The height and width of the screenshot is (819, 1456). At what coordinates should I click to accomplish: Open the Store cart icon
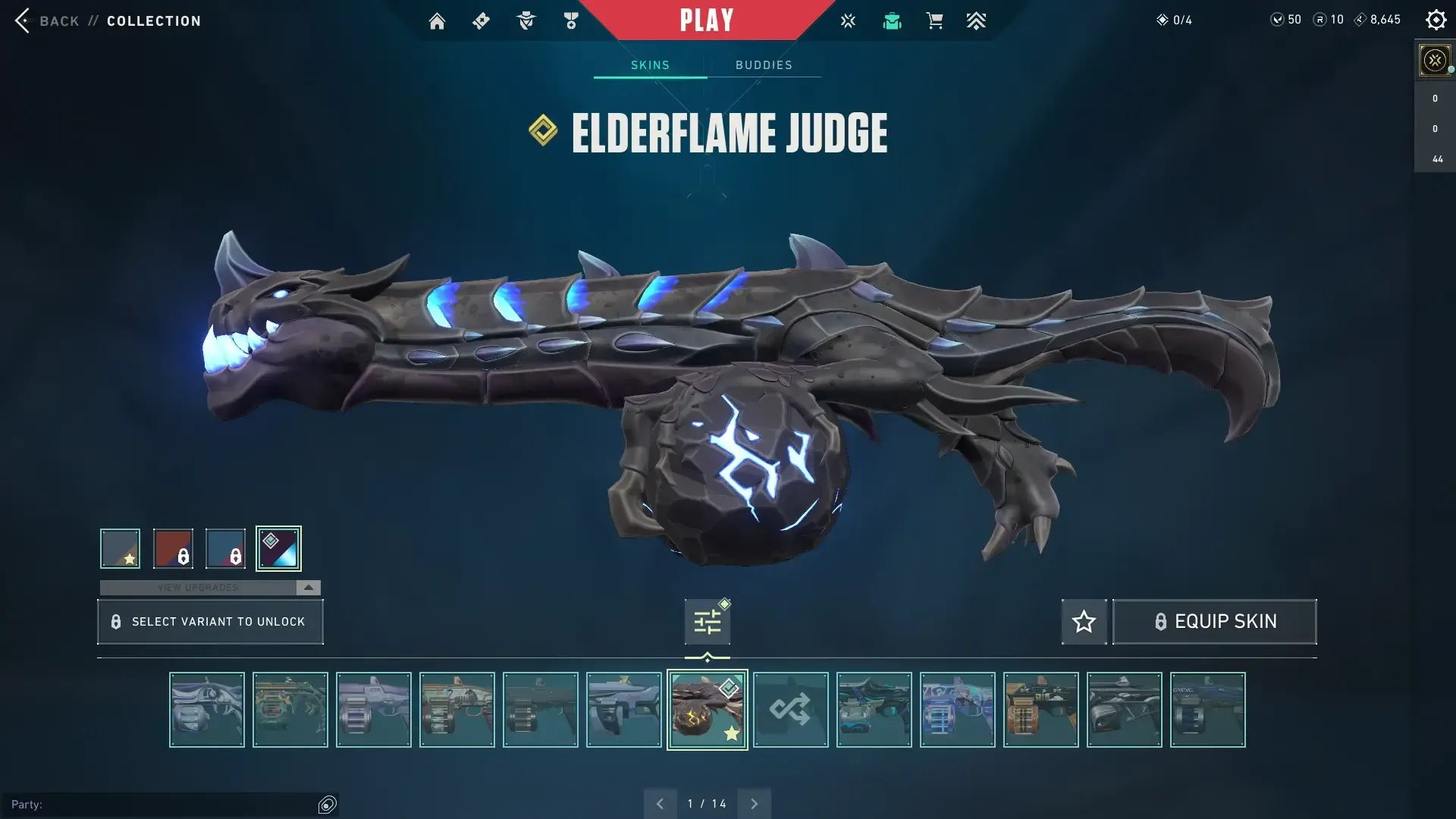tap(934, 20)
